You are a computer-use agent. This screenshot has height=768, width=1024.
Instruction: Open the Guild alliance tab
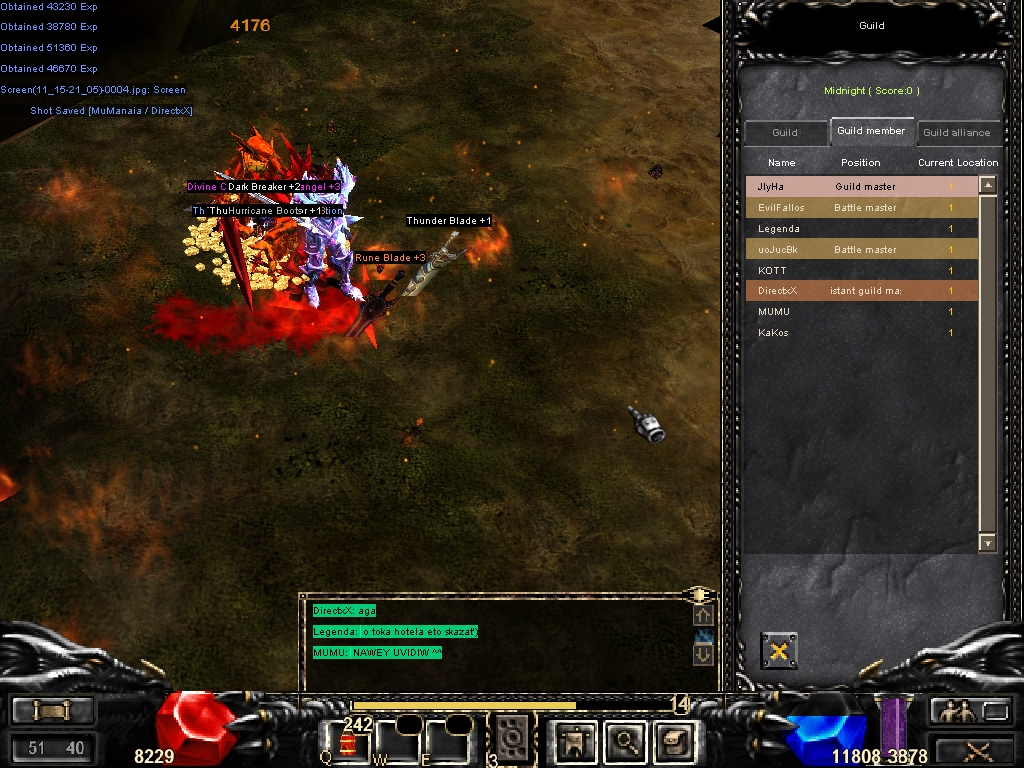tap(956, 133)
